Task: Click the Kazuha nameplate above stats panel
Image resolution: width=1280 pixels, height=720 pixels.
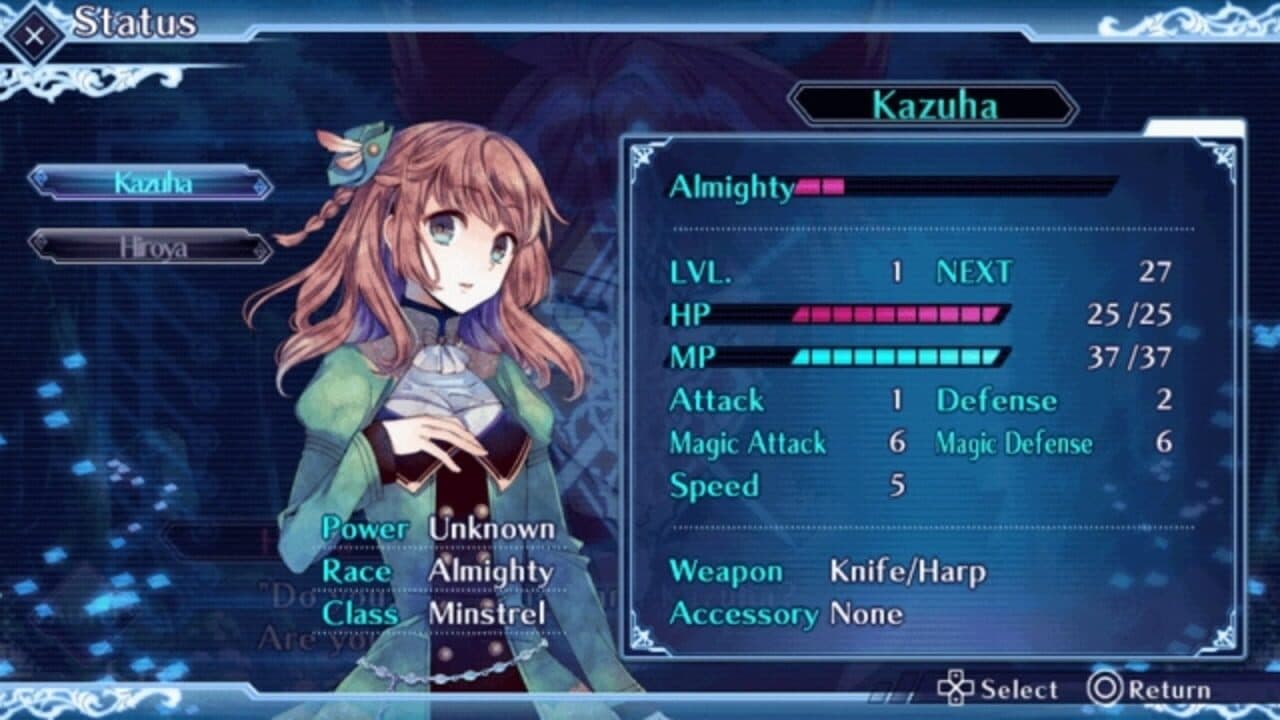Action: (x=937, y=106)
